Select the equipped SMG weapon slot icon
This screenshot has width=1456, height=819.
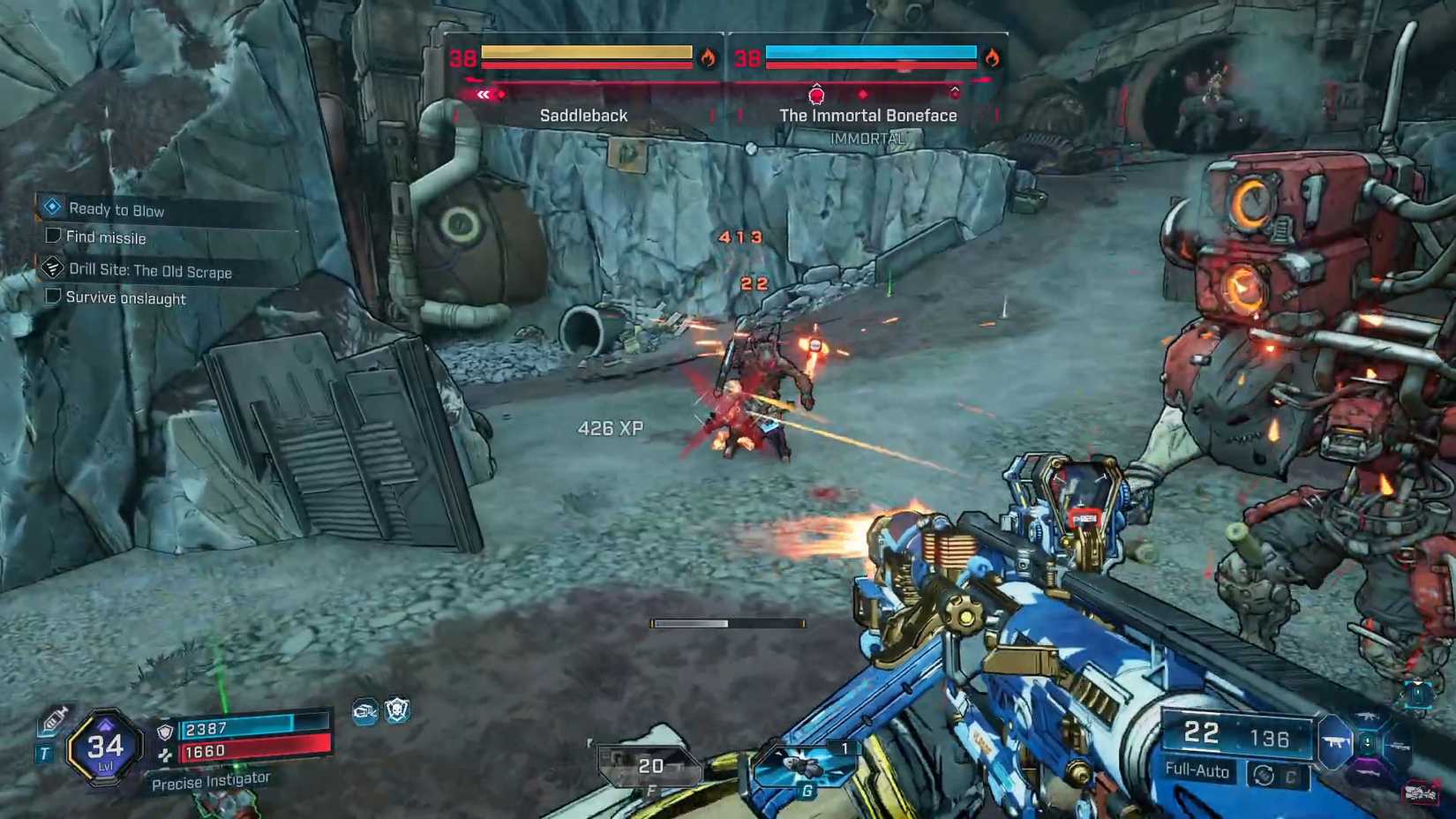(x=1334, y=743)
